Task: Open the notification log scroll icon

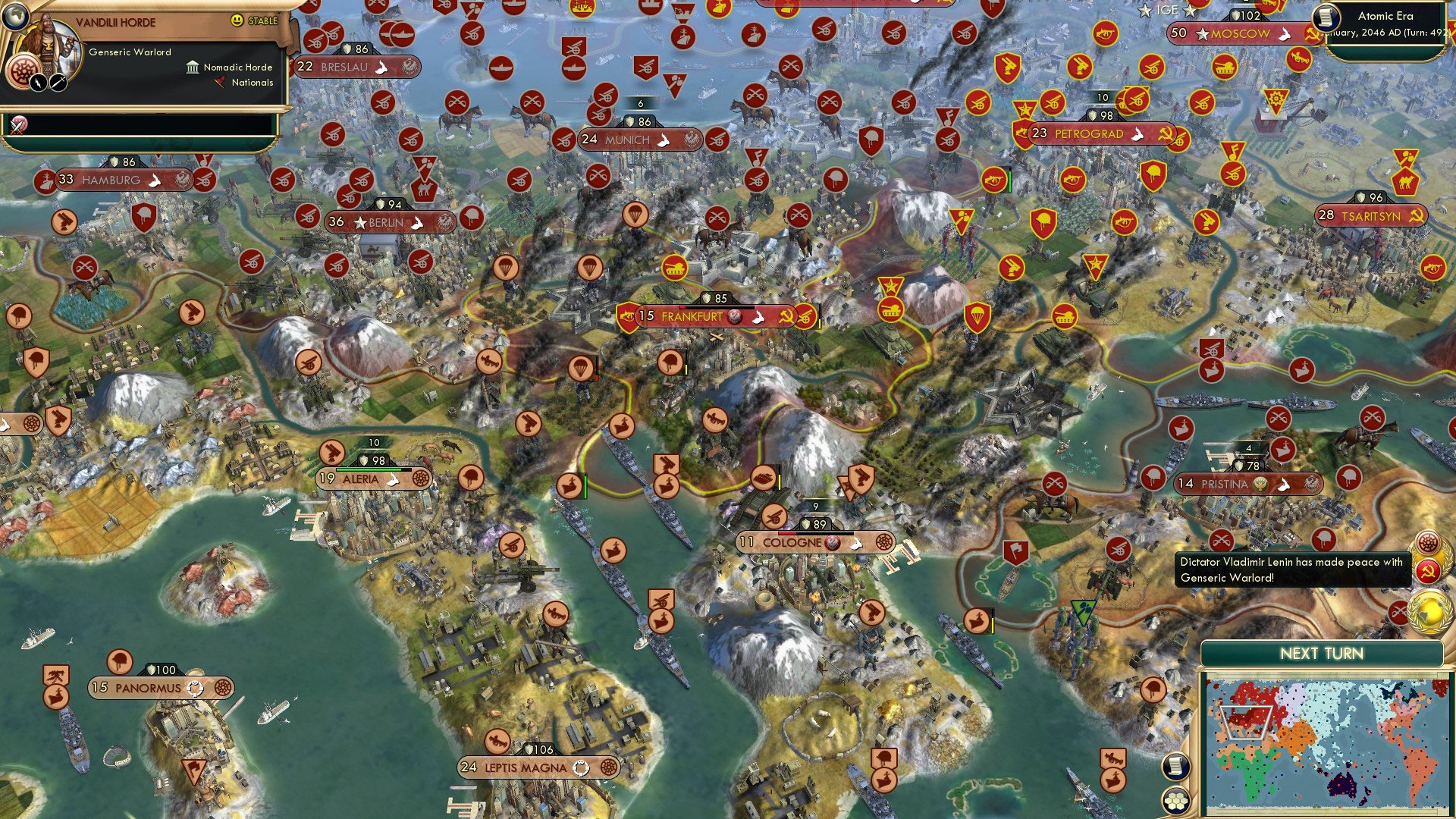Action: click(x=1176, y=767)
